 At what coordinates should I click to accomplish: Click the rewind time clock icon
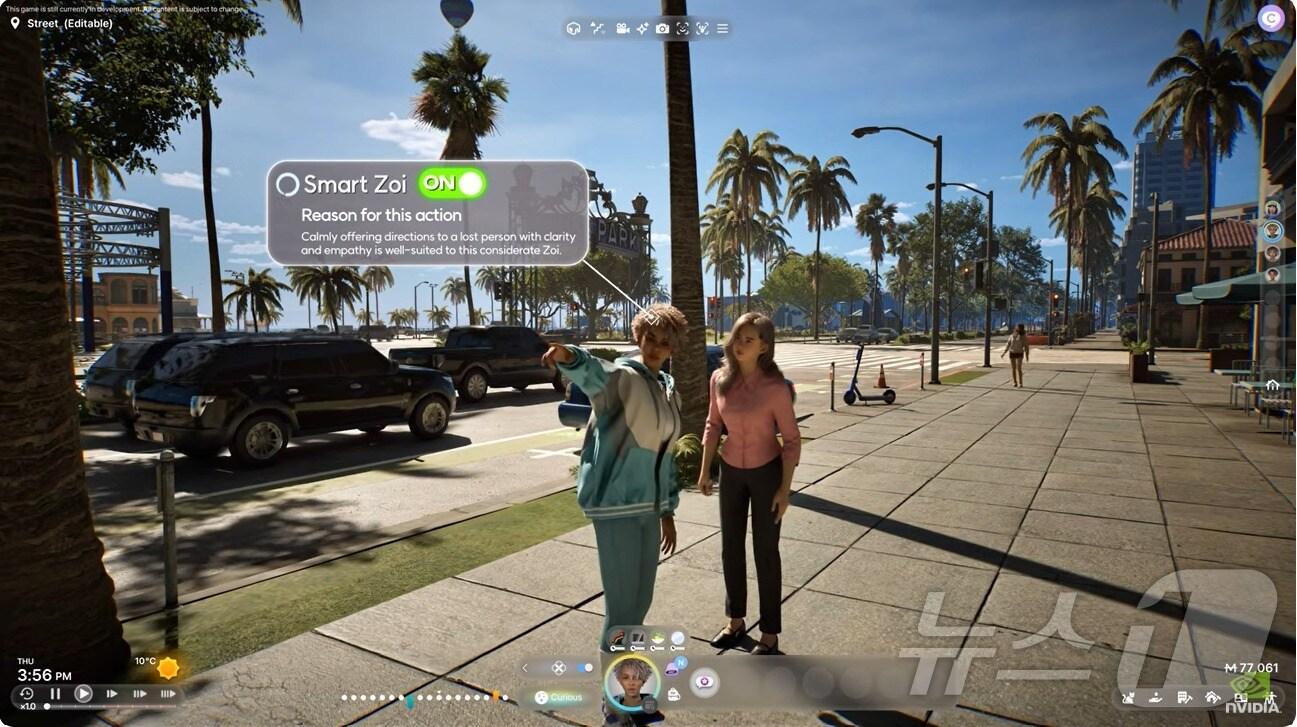pyautogui.click(x=27, y=693)
